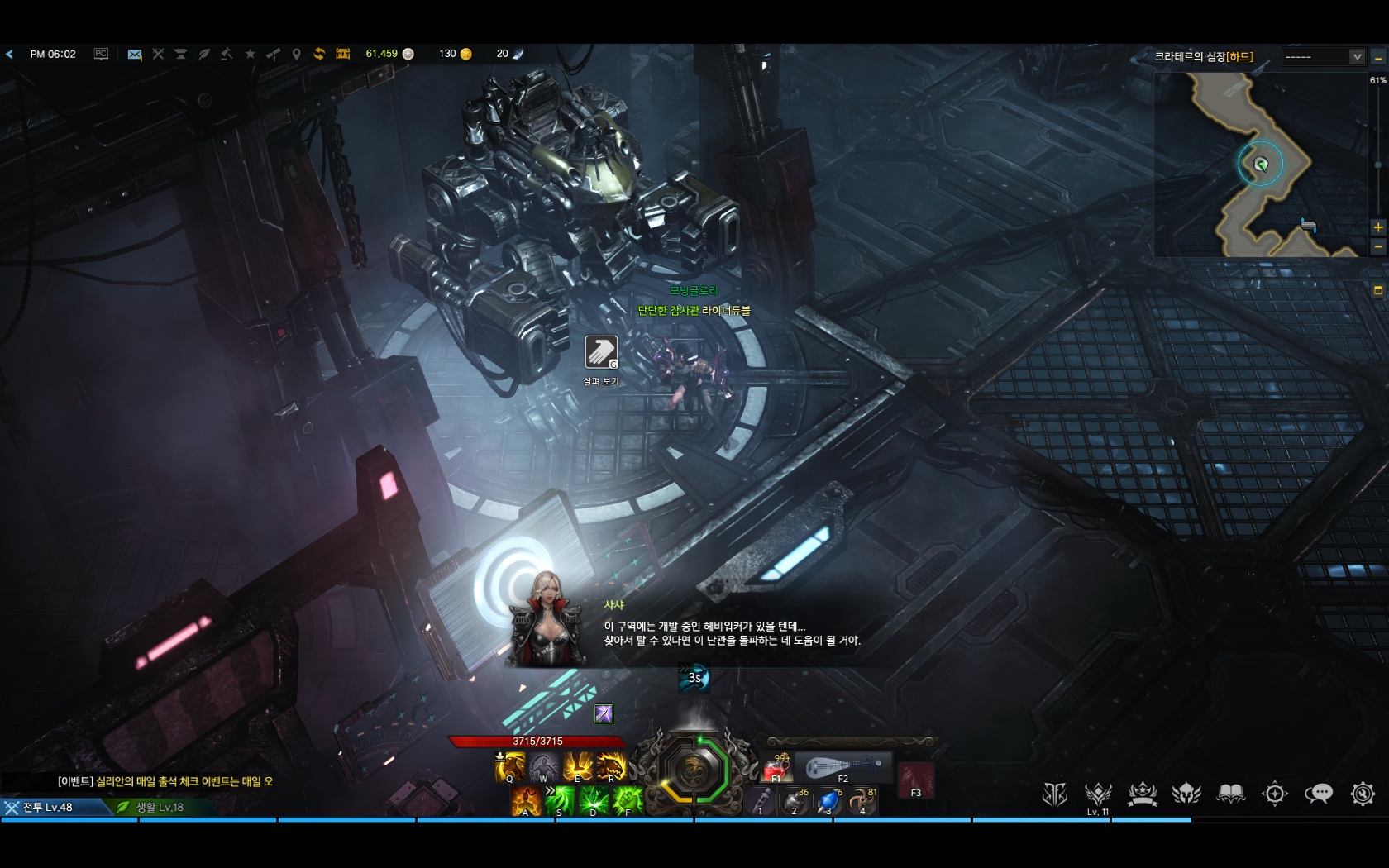The width and height of the screenshot is (1389, 868).
Task: Zoom in the minimap with the plus button
Action: click(x=1377, y=227)
